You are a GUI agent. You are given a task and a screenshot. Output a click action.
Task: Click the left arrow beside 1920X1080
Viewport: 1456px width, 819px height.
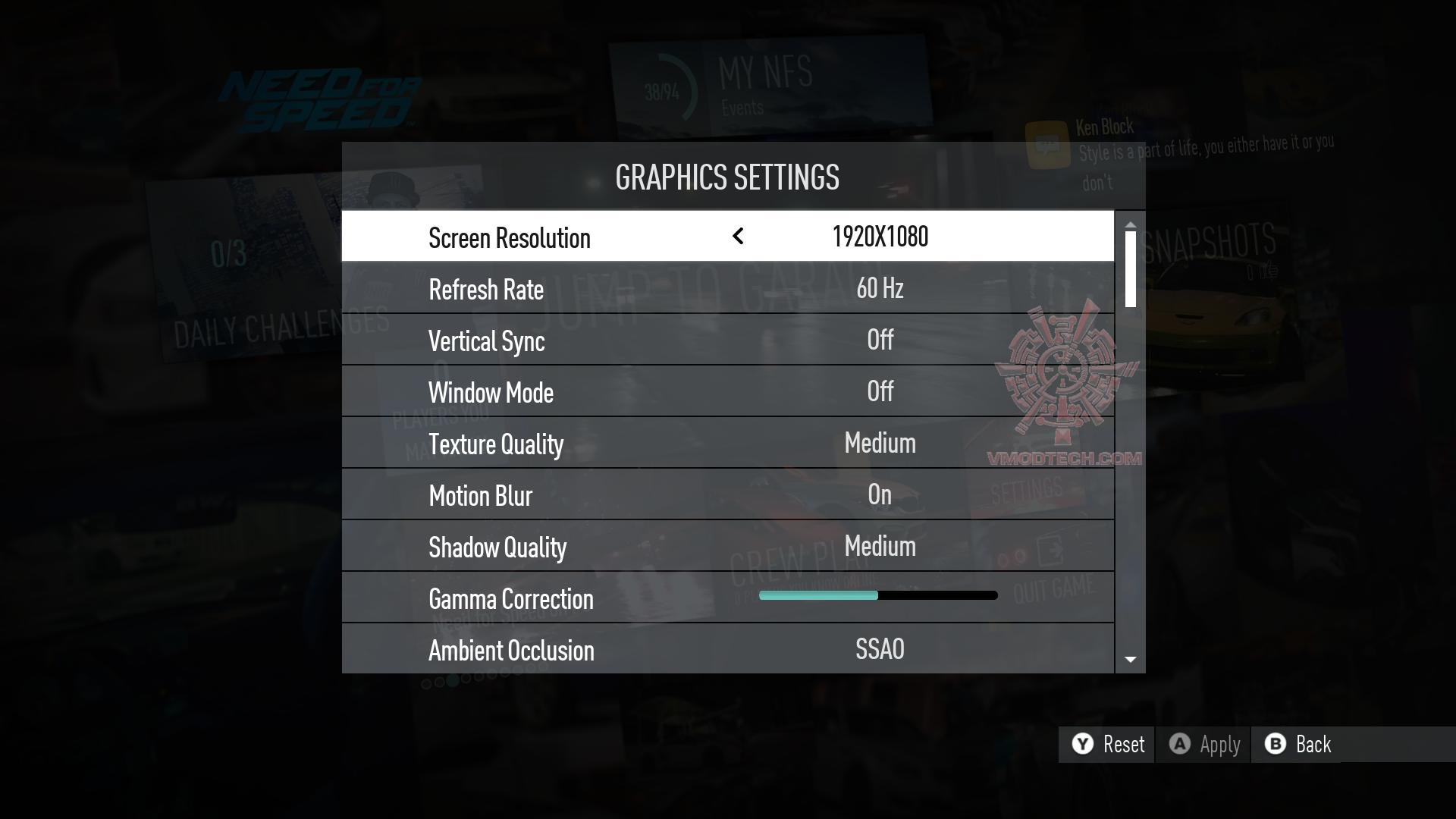click(x=738, y=237)
